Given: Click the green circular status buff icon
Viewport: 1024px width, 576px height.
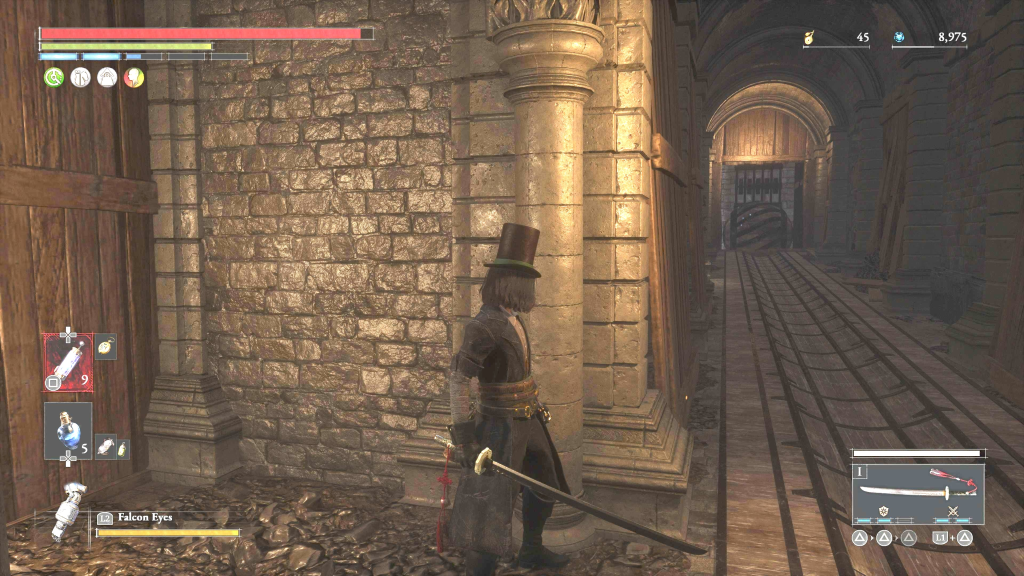Looking at the screenshot, I should click(53, 77).
